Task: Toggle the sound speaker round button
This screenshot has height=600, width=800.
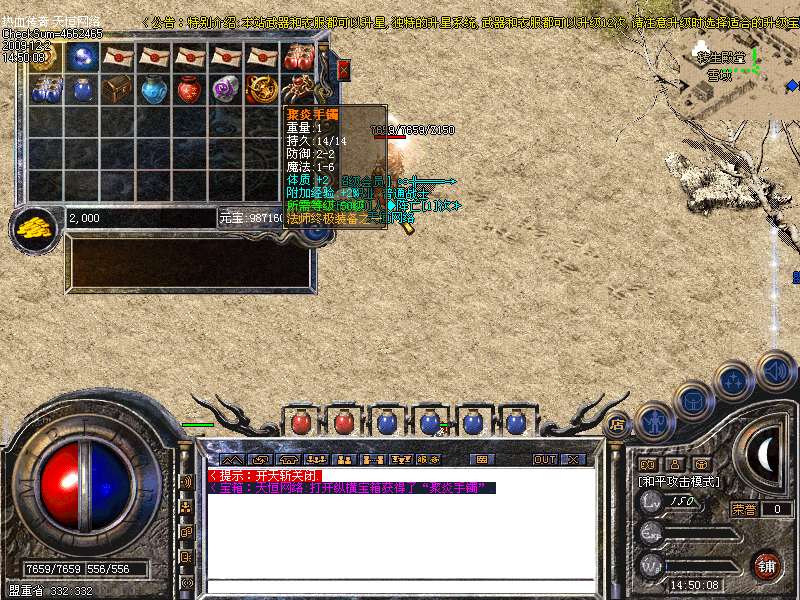Action: [x=776, y=370]
